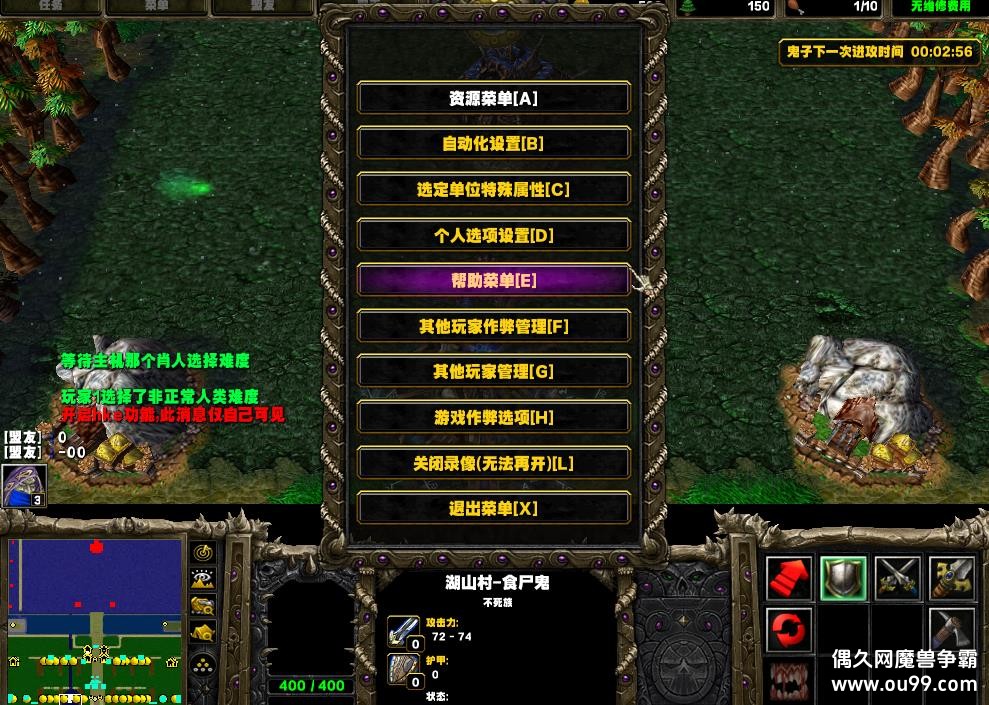Activate the minimap signal ping button

(204, 553)
